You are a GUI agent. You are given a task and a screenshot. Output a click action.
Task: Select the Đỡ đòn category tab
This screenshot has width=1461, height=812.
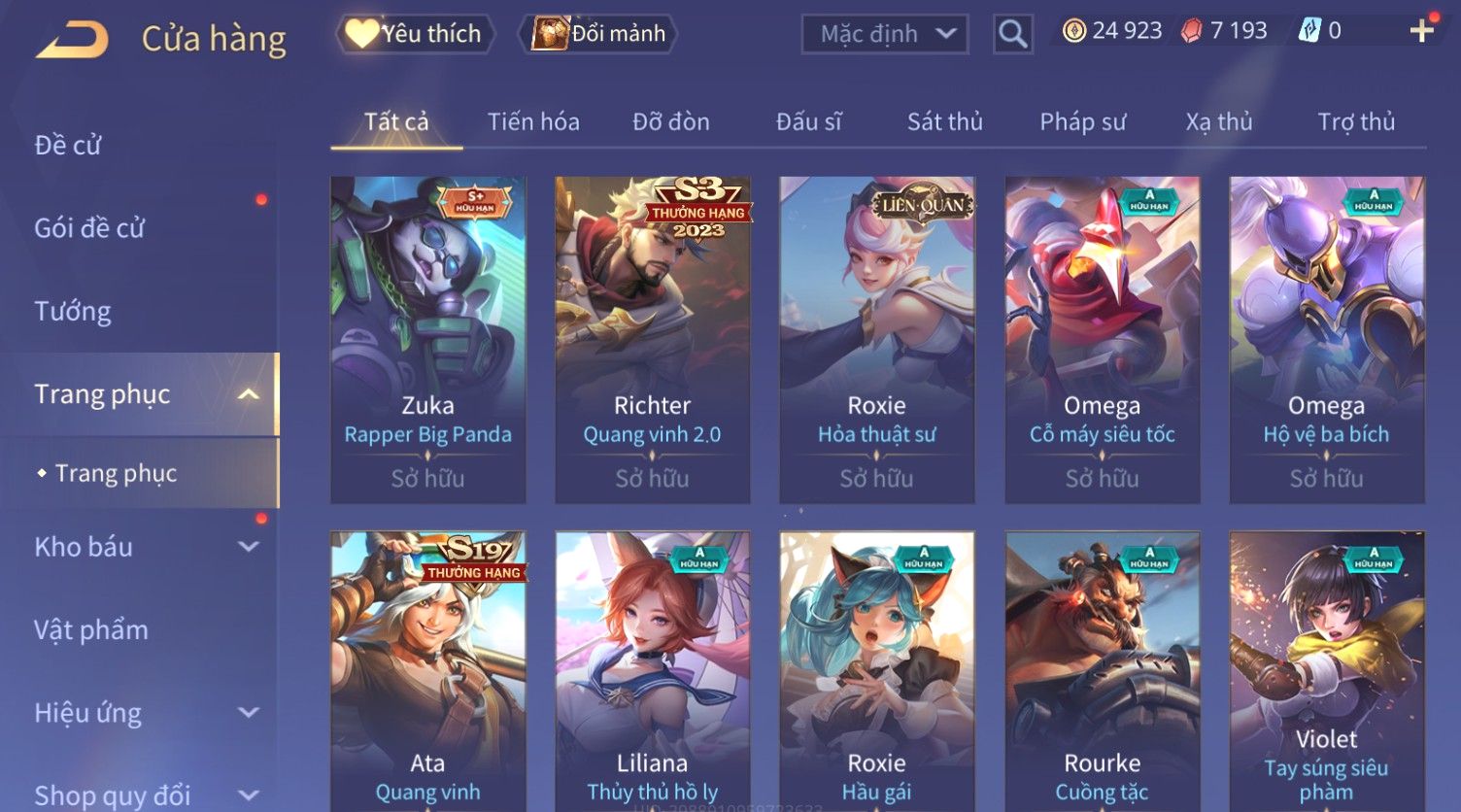671,122
